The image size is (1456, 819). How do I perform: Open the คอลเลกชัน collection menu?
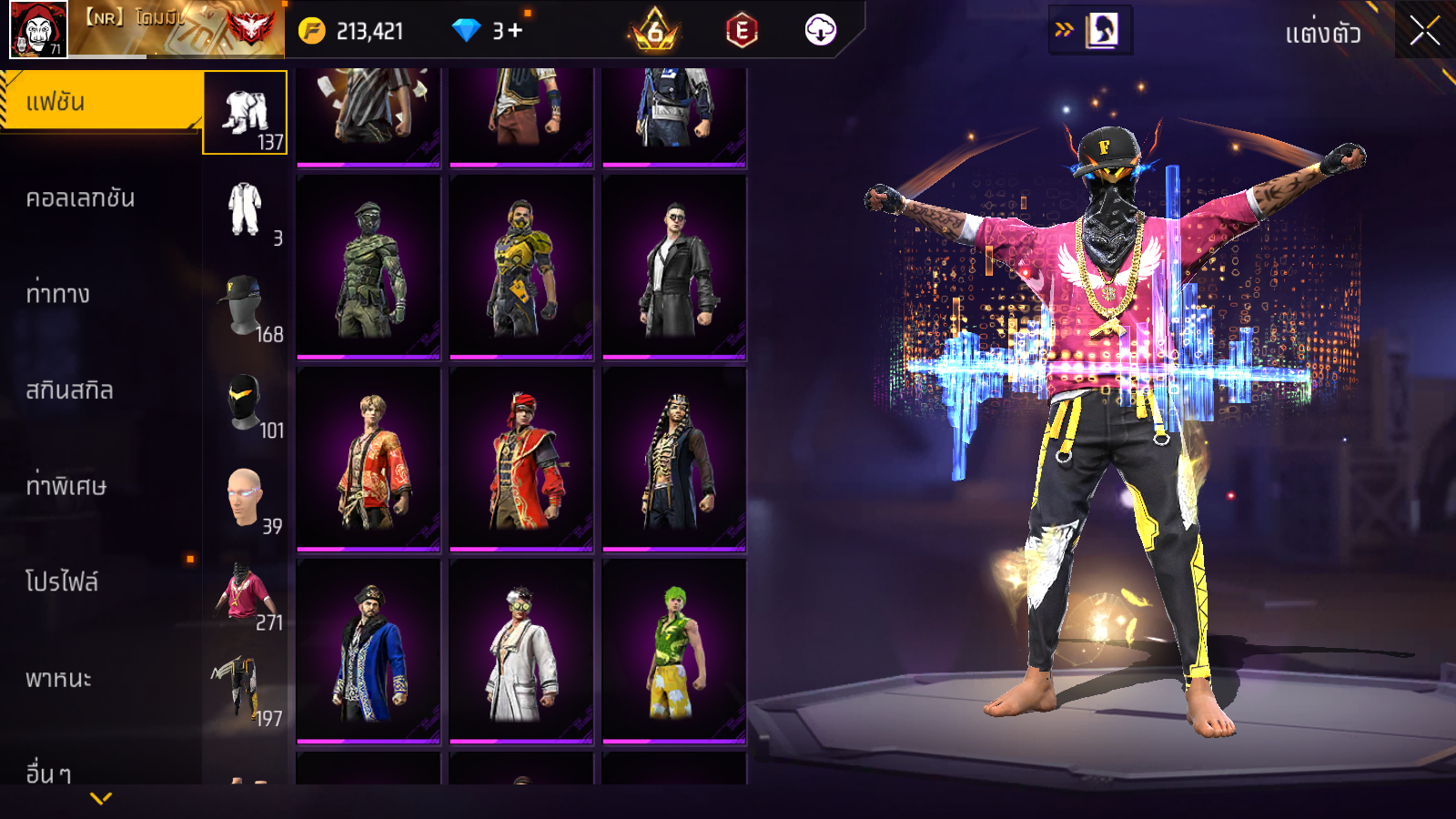pyautogui.click(x=80, y=198)
